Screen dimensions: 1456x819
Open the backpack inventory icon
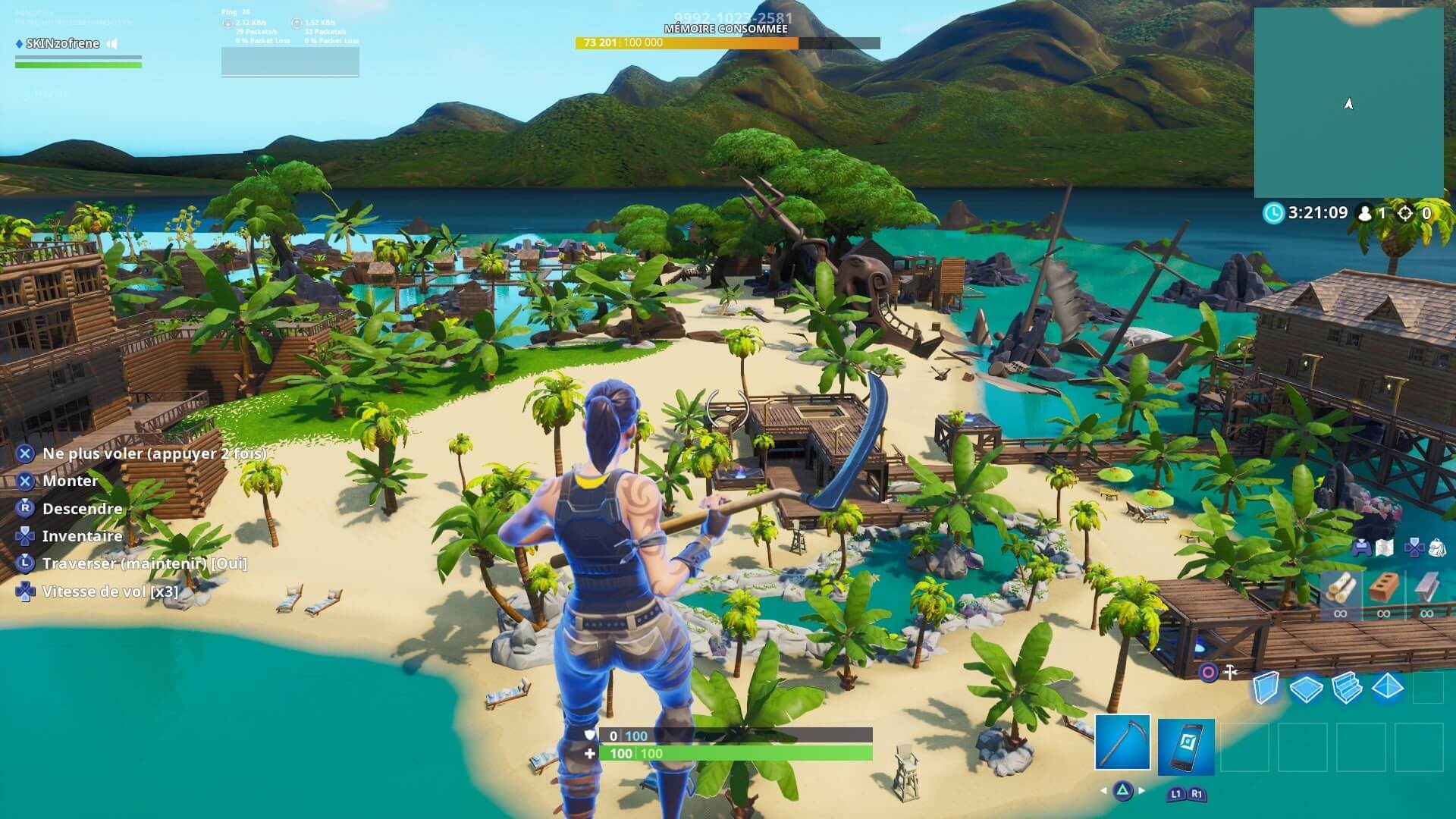[x=1436, y=548]
